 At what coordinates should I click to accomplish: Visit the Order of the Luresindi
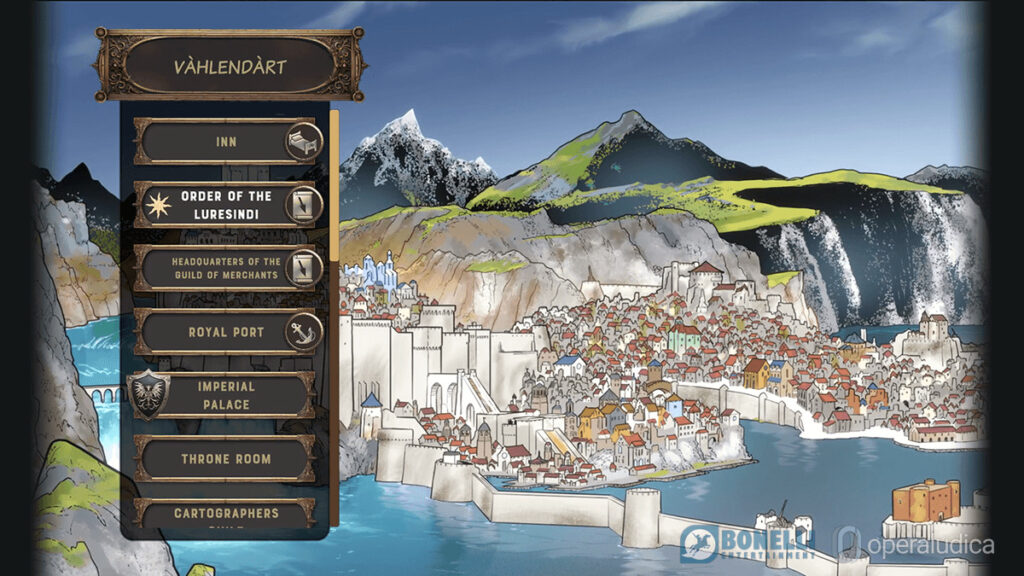pyautogui.click(x=226, y=205)
